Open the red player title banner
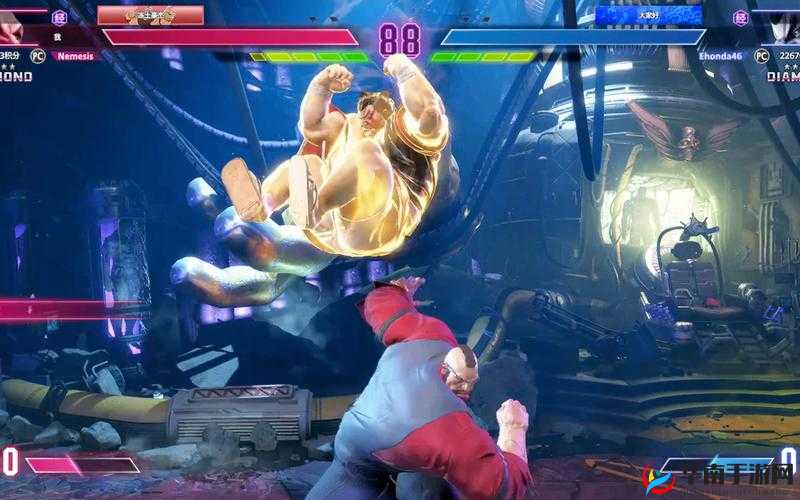 150,15
